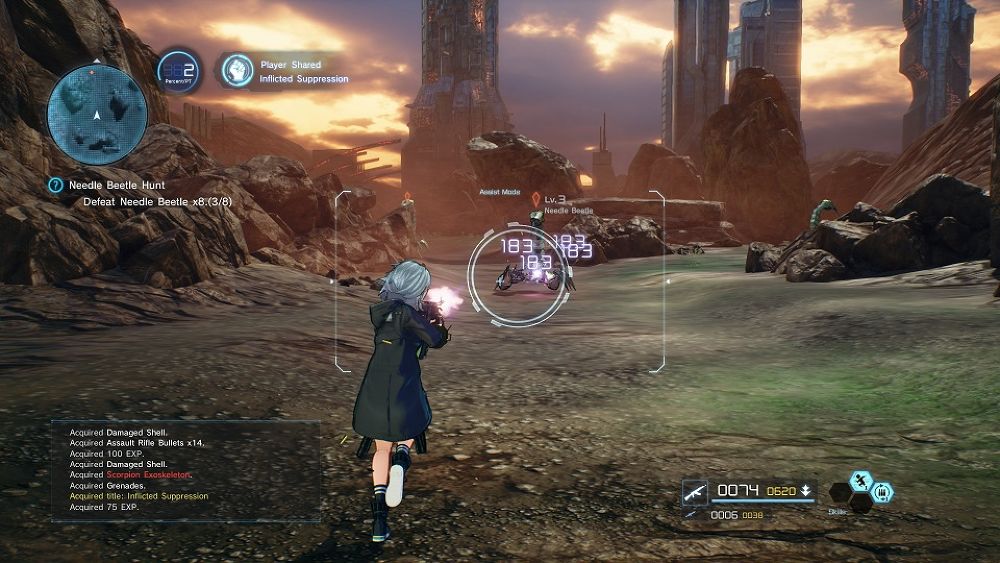Click the question mark quest icon
This screenshot has height=563, width=1000.
(56, 186)
